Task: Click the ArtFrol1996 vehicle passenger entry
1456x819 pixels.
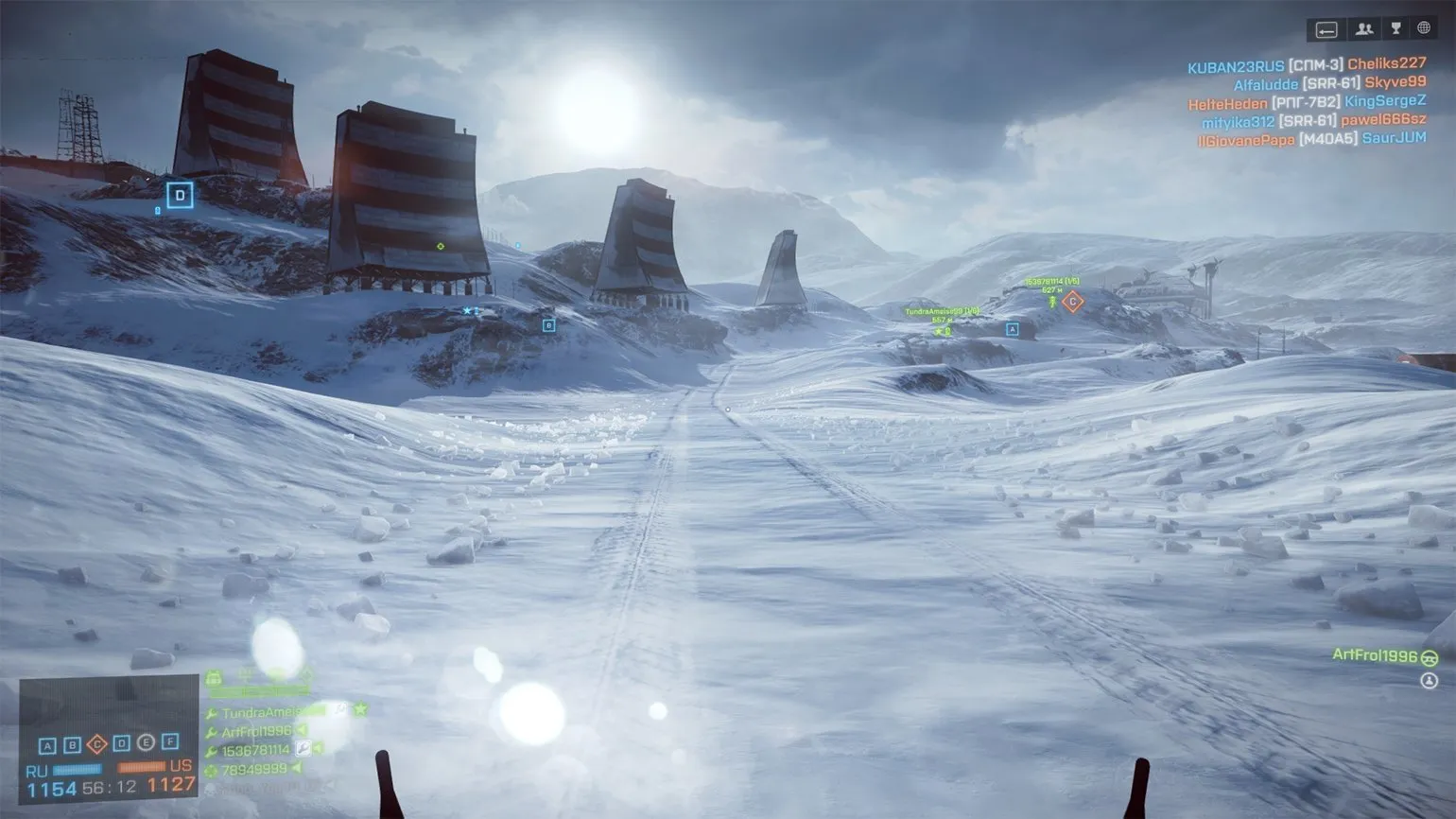Action: (x=1375, y=655)
